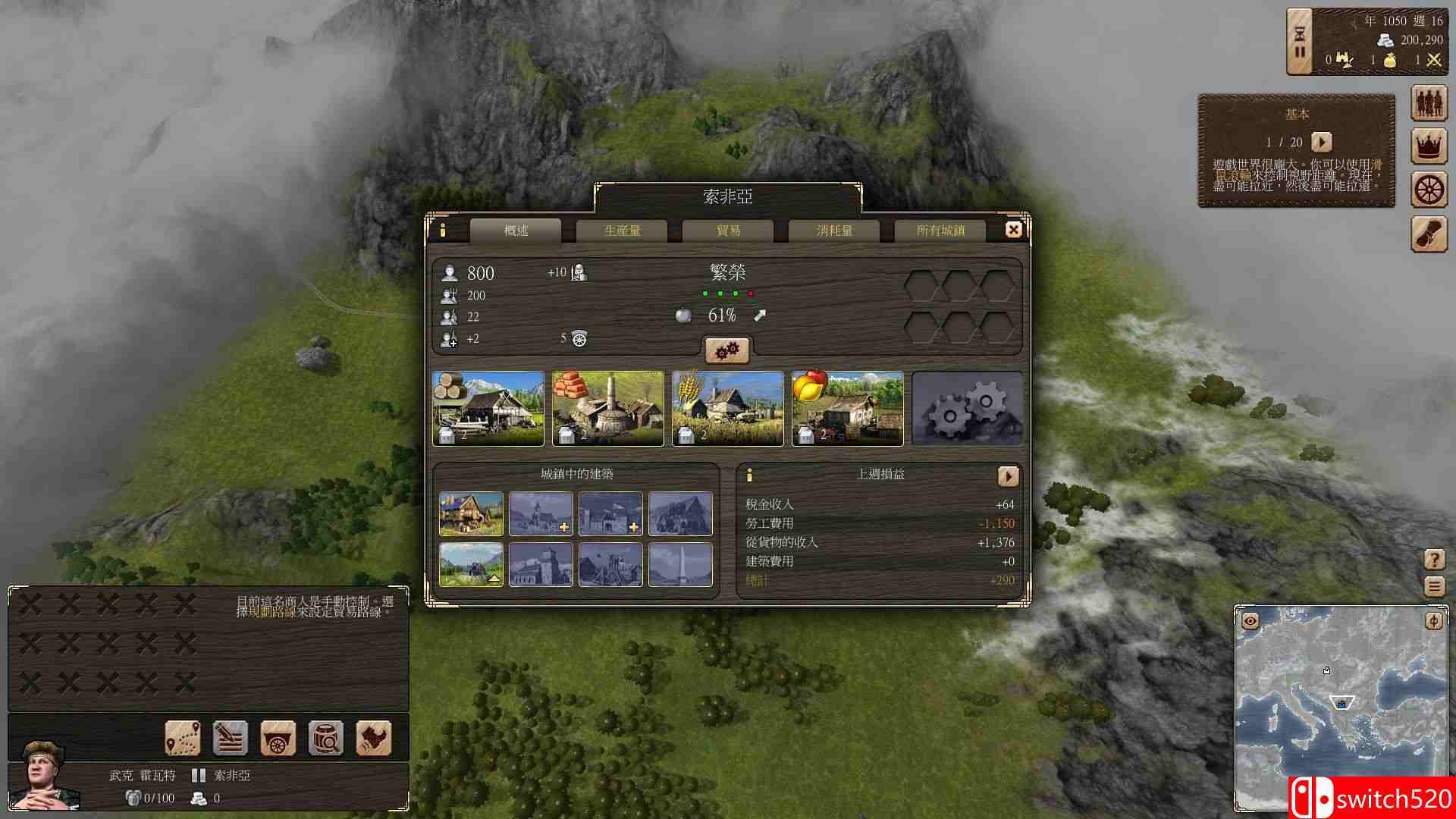Click the three-figures population icon top right

tap(1429, 104)
